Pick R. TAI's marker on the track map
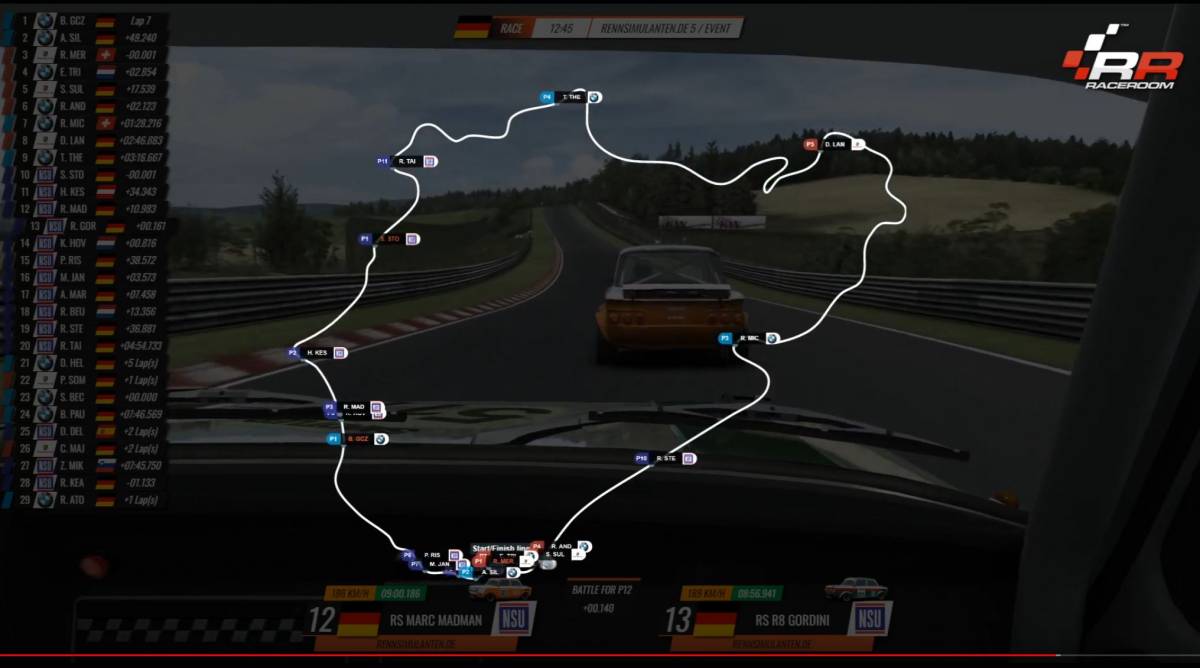Viewport: 1200px width, 668px height. pos(407,161)
